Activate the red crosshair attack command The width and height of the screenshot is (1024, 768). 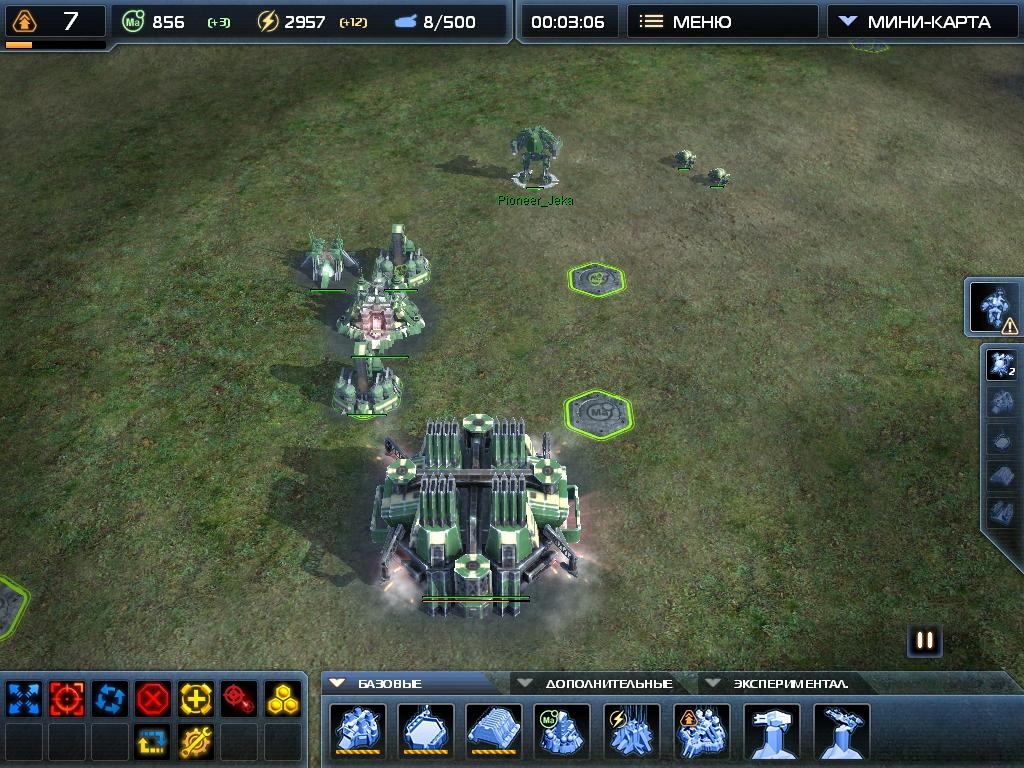click(67, 698)
